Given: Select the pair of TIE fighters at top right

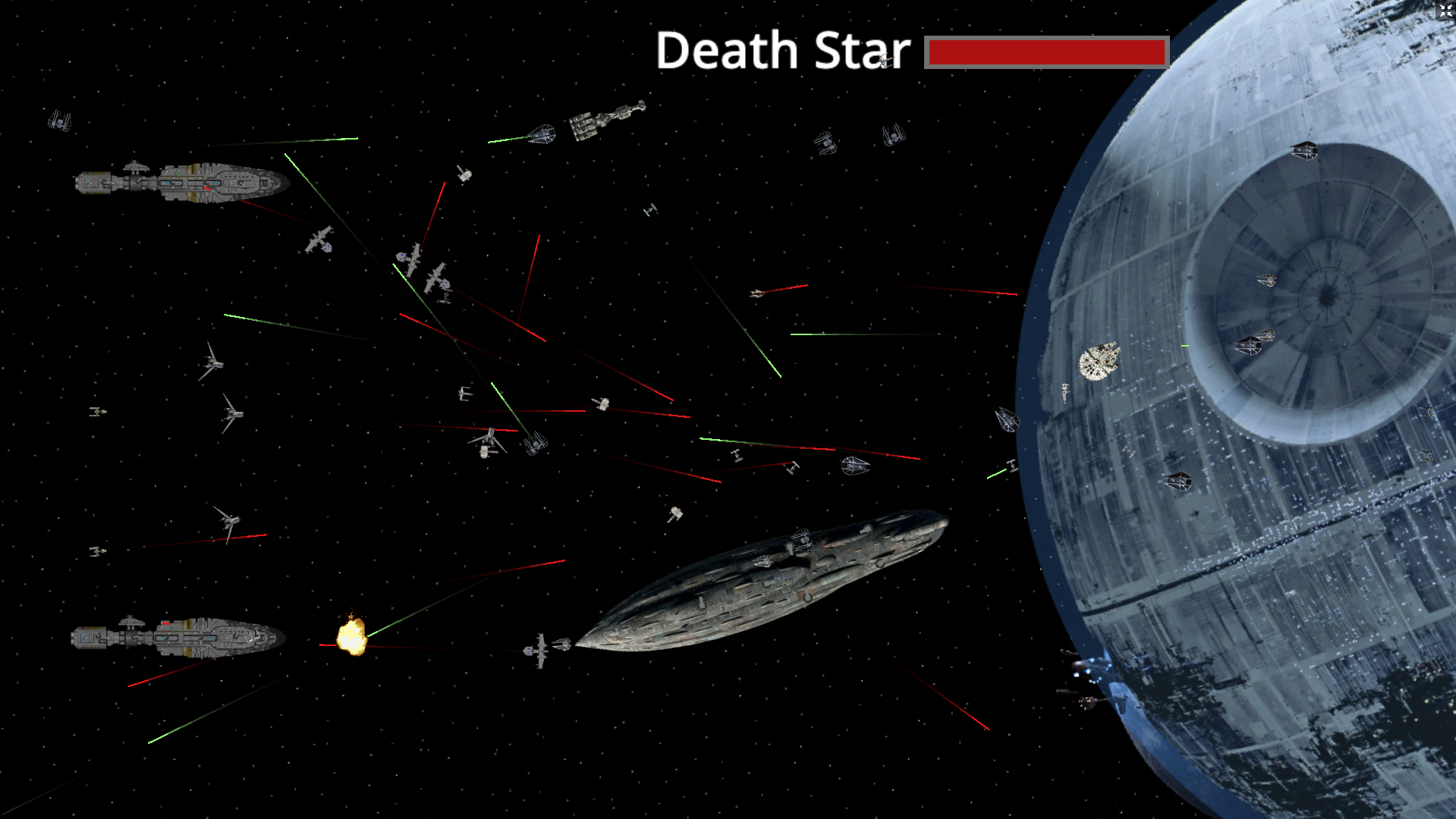Looking at the screenshot, I should click(857, 140).
